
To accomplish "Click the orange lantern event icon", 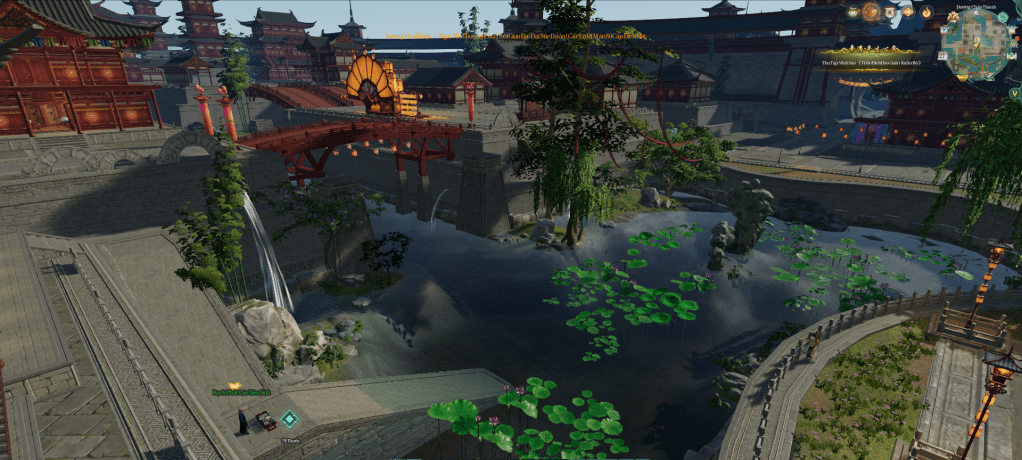I will (908, 11).
